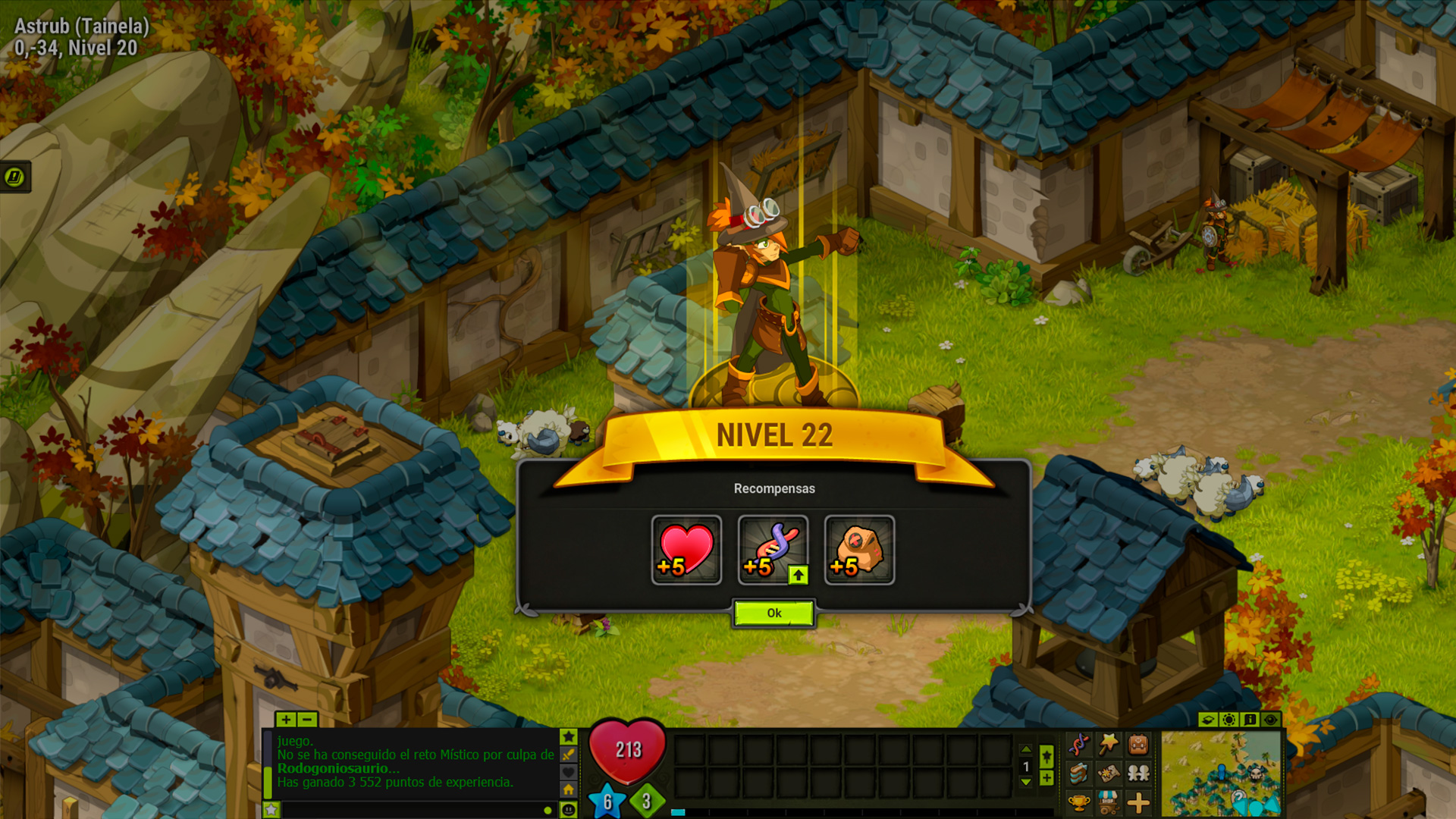
Task: Open the quest journal book icon
Action: 1079,773
